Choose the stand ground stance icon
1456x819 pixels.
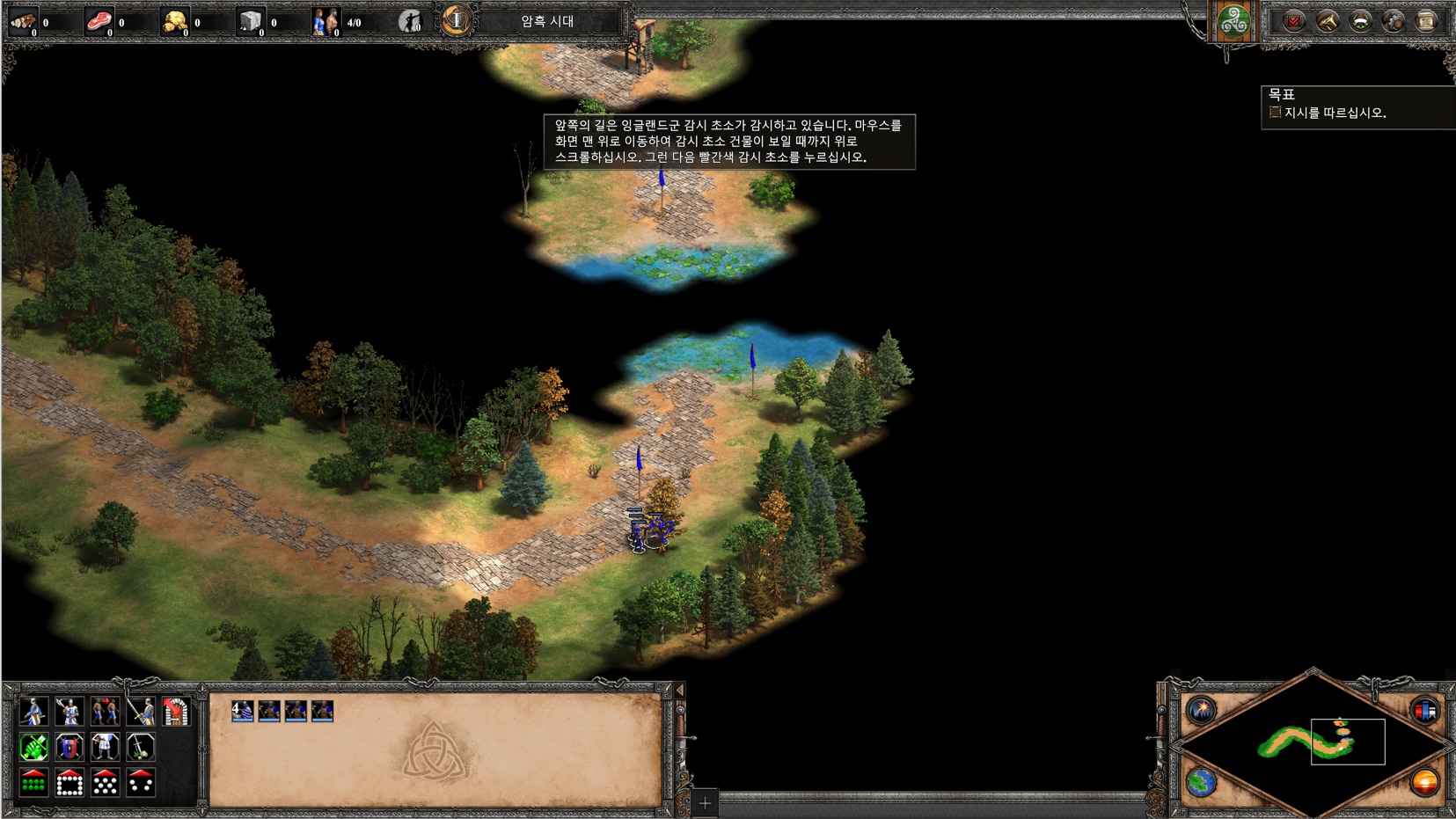[x=105, y=747]
